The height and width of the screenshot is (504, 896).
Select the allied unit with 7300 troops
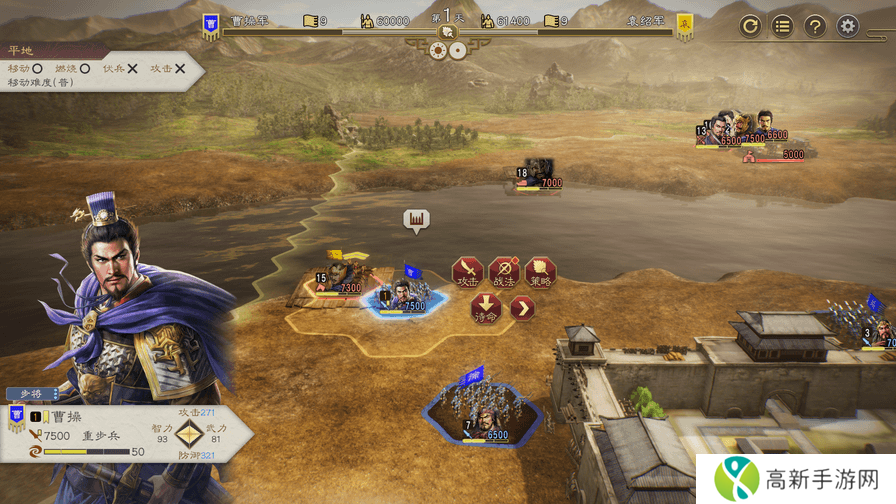[x=340, y=280]
